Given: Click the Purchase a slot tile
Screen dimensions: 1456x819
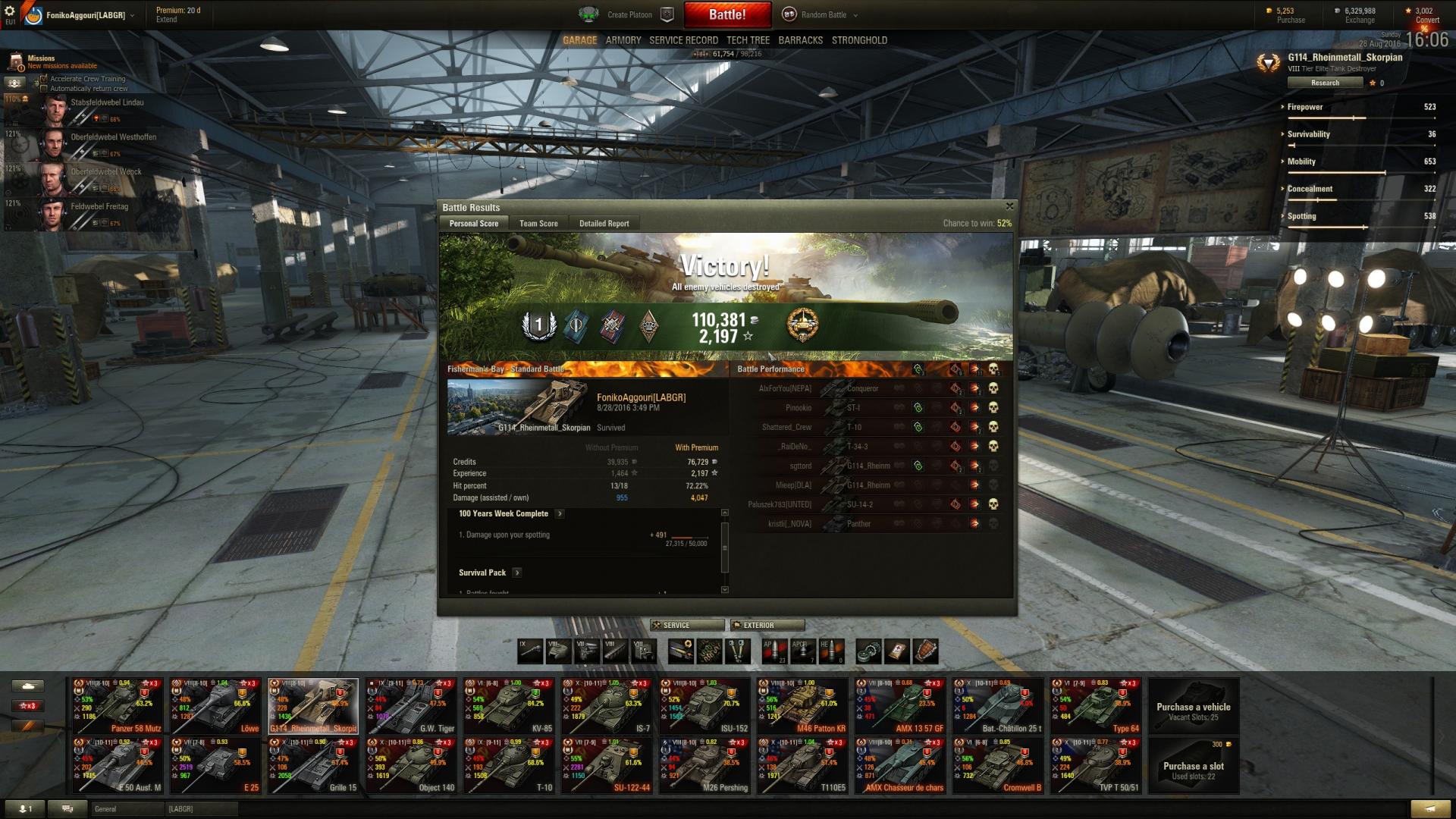Looking at the screenshot, I should click(x=1194, y=766).
